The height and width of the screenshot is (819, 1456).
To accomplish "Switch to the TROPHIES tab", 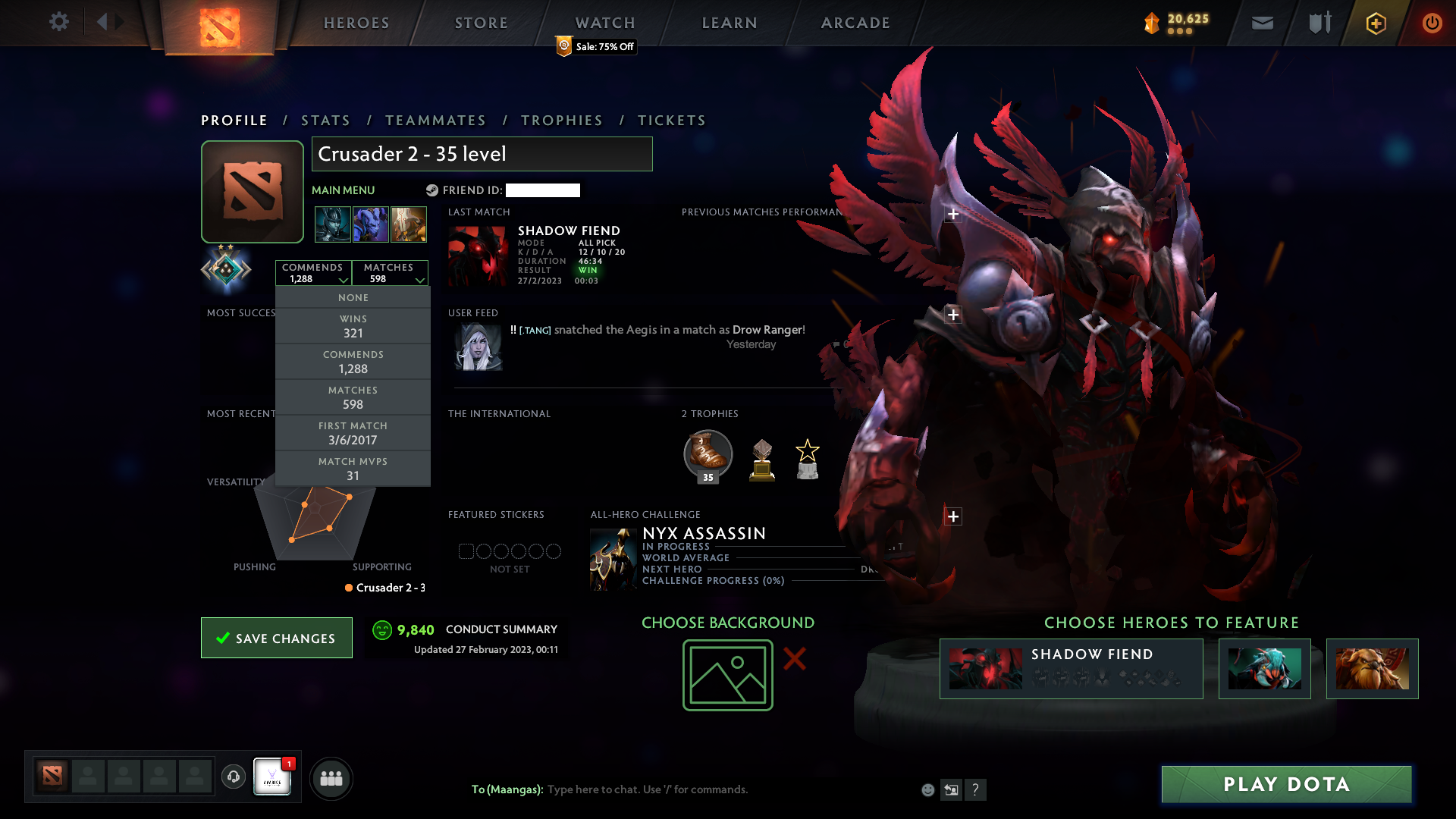I will pos(560,120).
